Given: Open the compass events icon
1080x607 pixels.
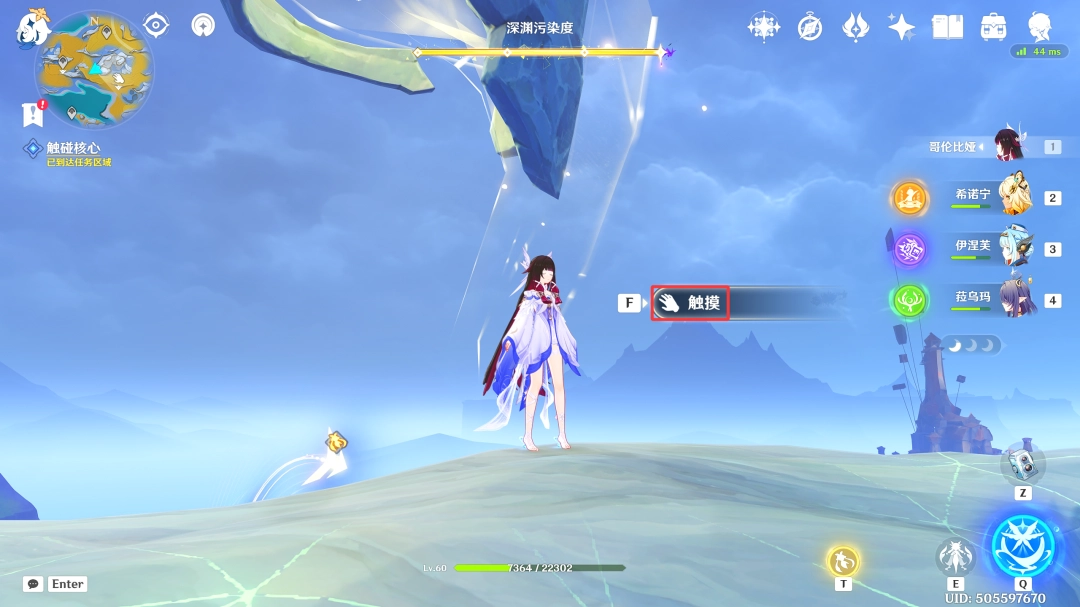Looking at the screenshot, I should (x=810, y=27).
